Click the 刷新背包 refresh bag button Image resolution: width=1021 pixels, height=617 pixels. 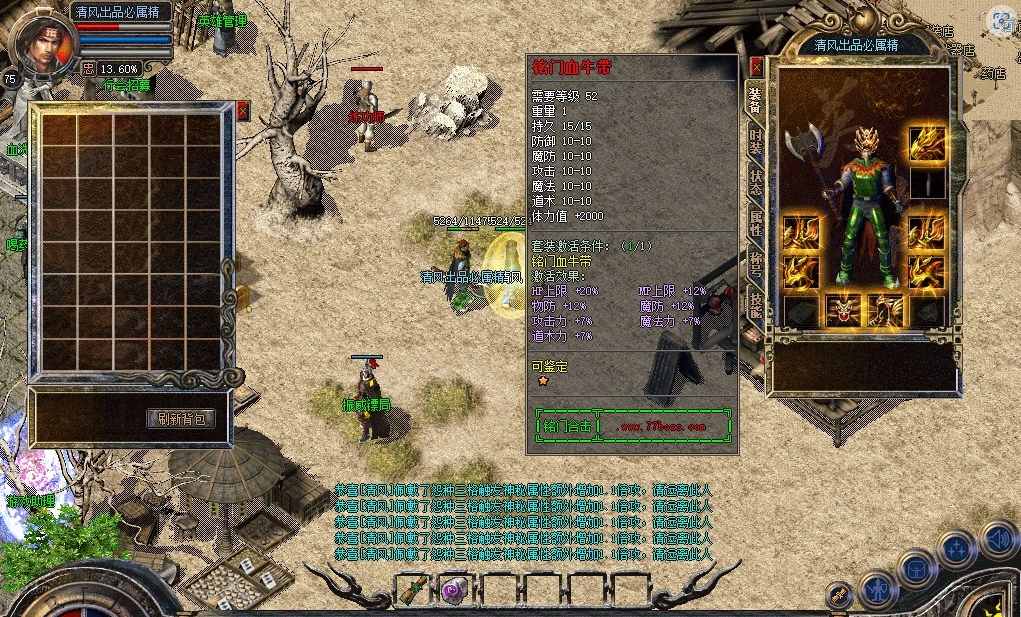click(x=181, y=418)
